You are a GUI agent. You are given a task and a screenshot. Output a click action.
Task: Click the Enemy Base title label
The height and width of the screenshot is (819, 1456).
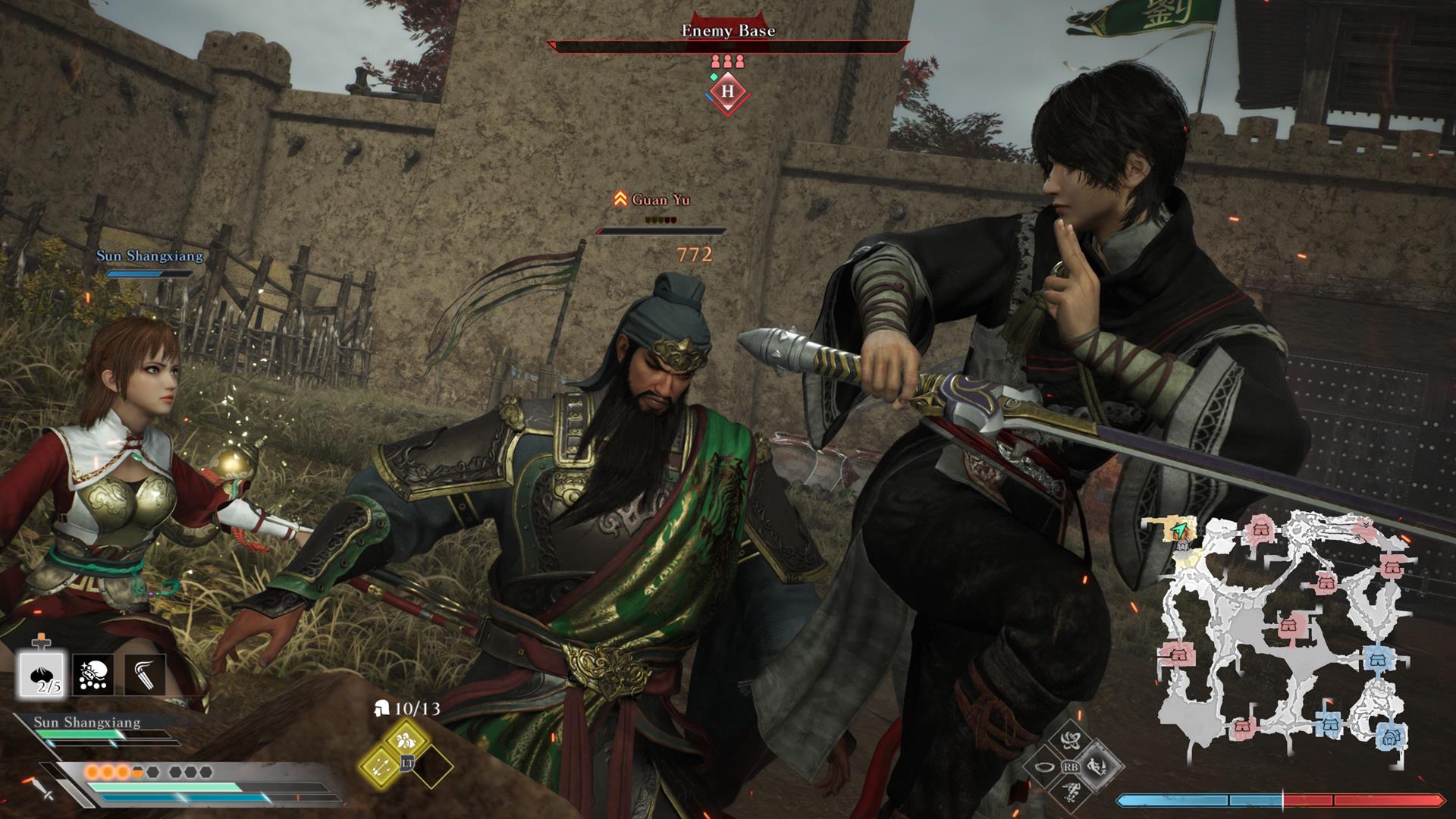click(x=726, y=32)
